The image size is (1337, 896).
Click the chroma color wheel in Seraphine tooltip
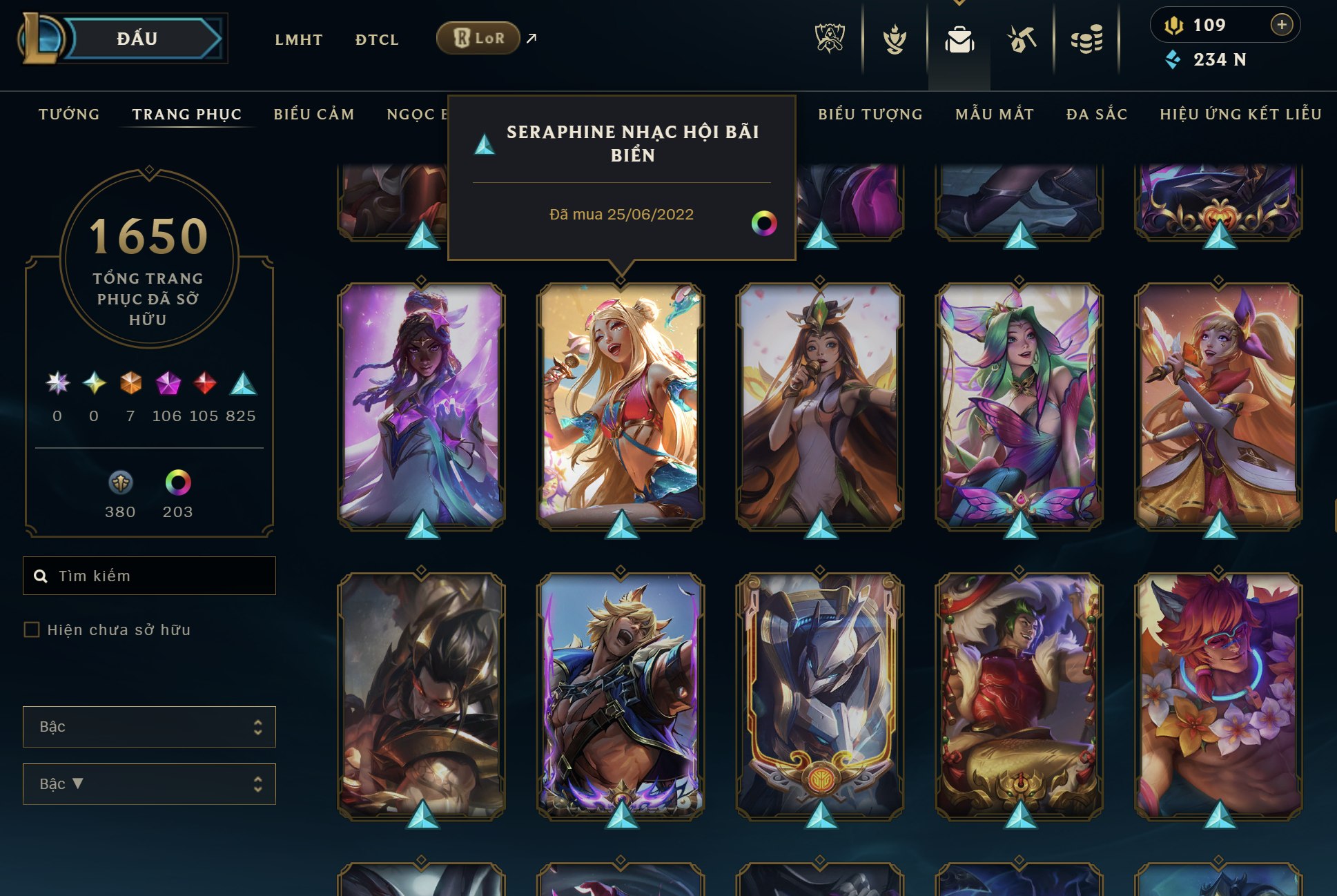(766, 224)
